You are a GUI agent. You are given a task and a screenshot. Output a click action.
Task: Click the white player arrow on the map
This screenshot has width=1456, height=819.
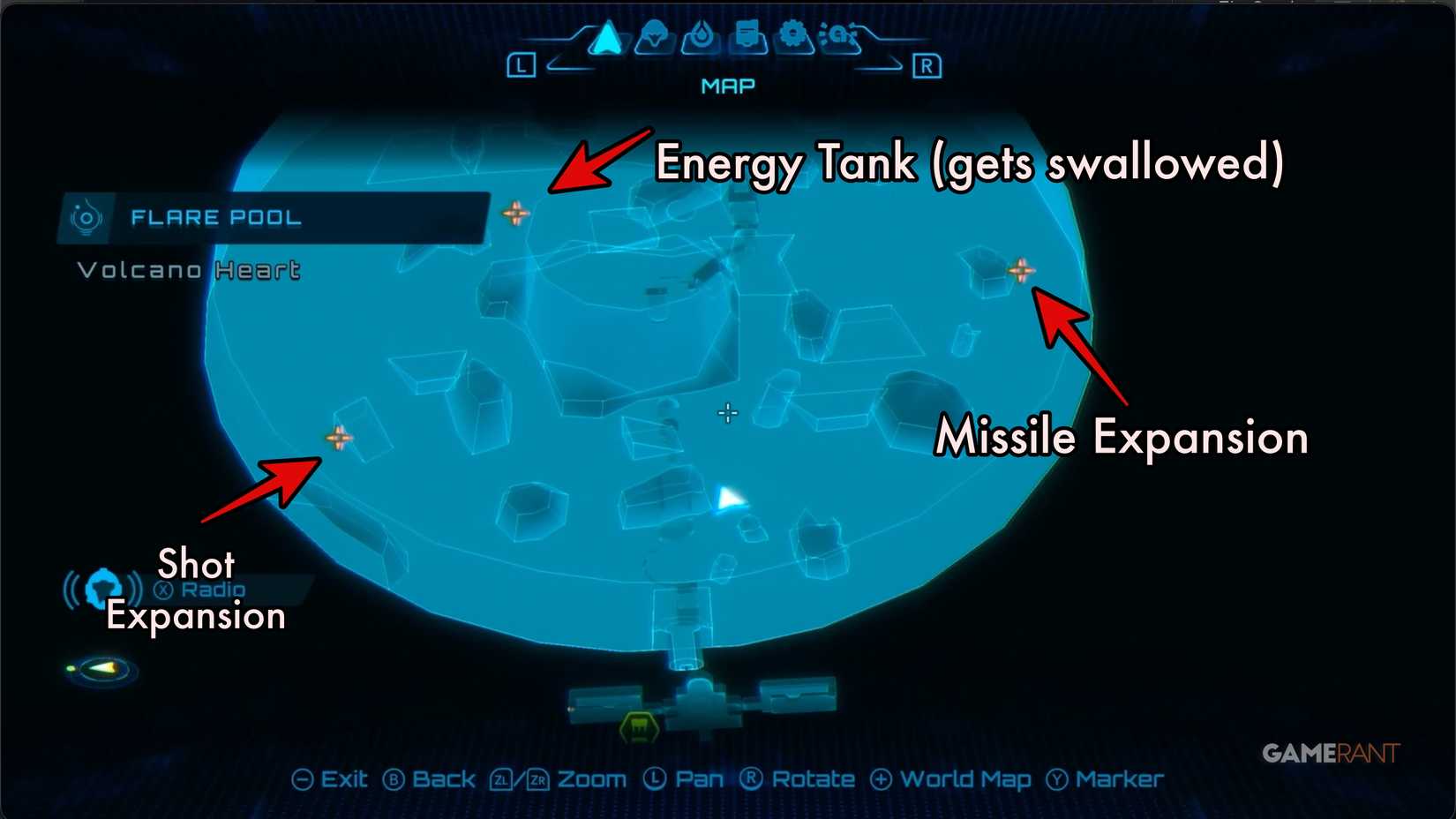tap(730, 500)
